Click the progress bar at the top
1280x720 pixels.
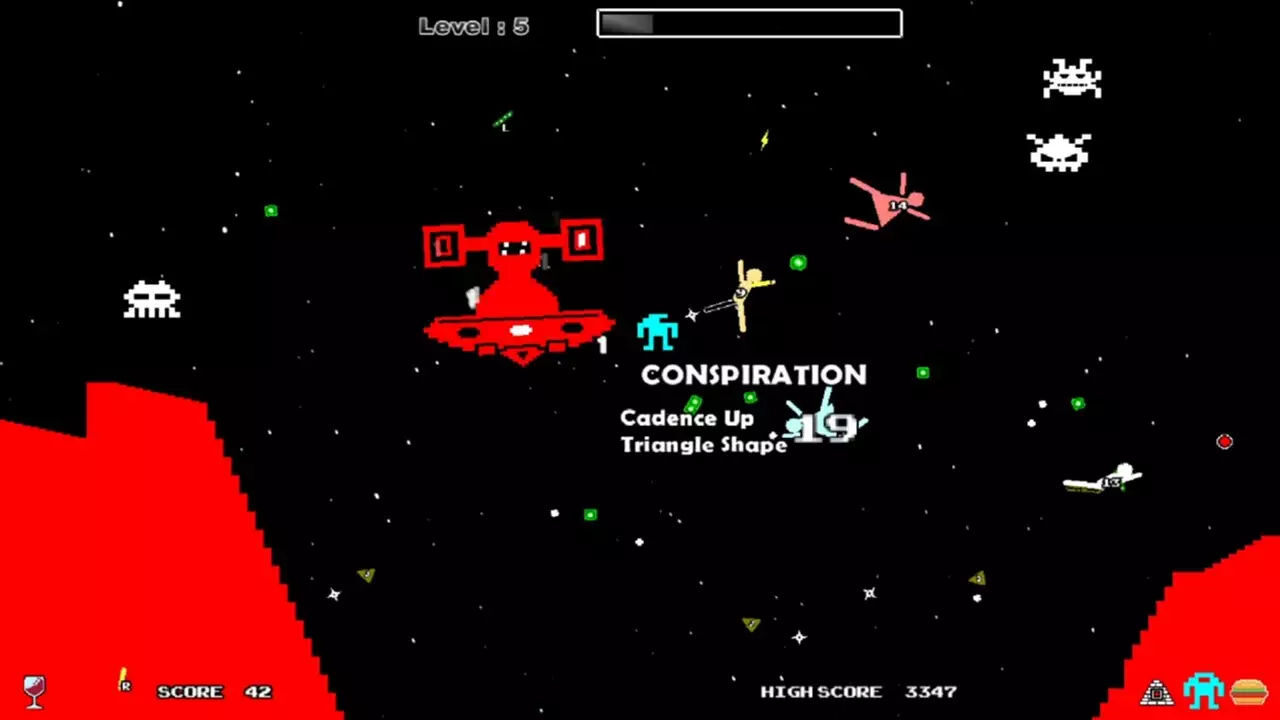point(748,22)
